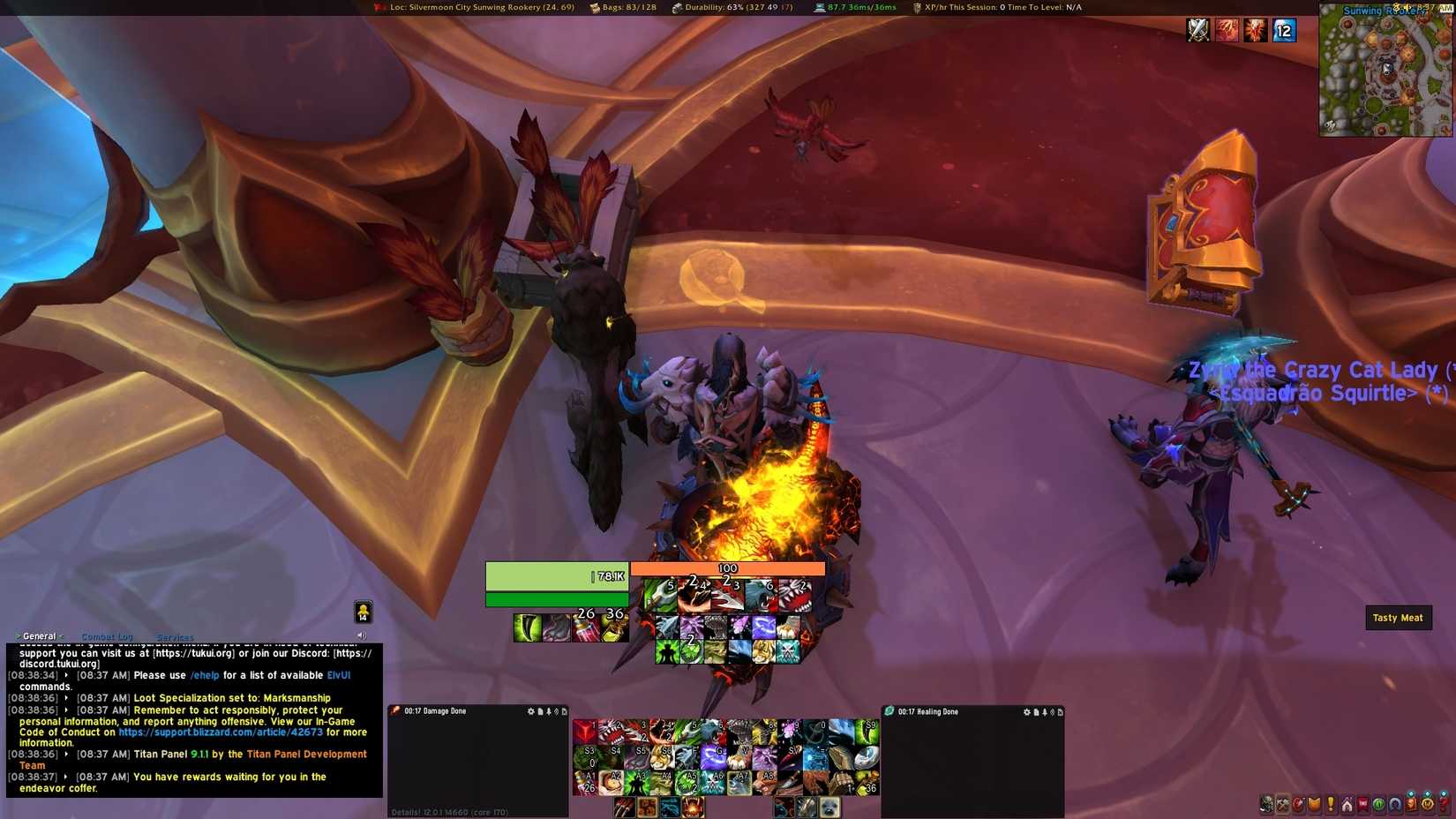Switch to the Services chat tab
Image resolution: width=1456 pixels, height=819 pixels.
pos(175,637)
